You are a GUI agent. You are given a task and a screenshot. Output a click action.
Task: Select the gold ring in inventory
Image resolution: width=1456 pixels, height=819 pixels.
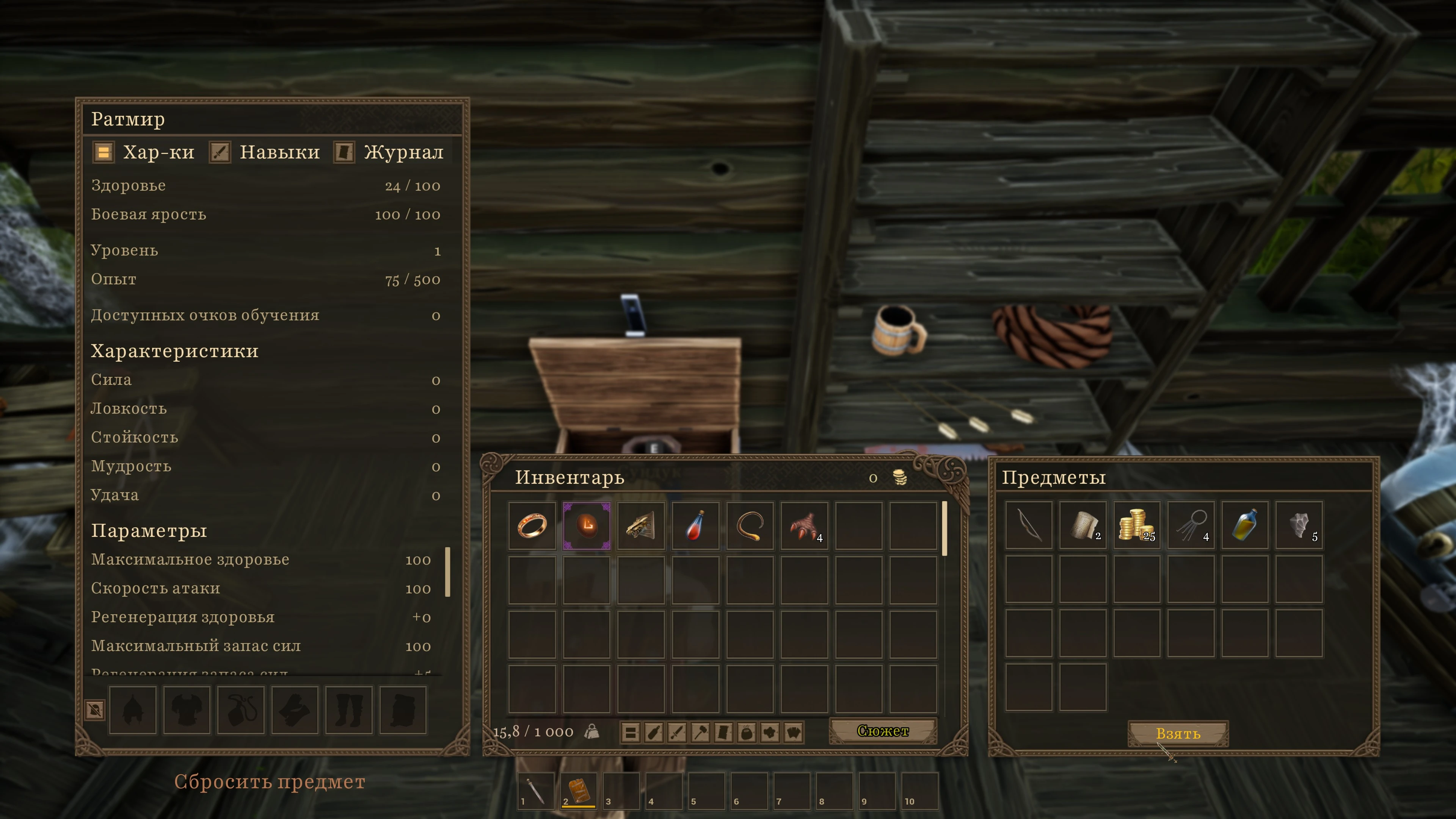[532, 526]
